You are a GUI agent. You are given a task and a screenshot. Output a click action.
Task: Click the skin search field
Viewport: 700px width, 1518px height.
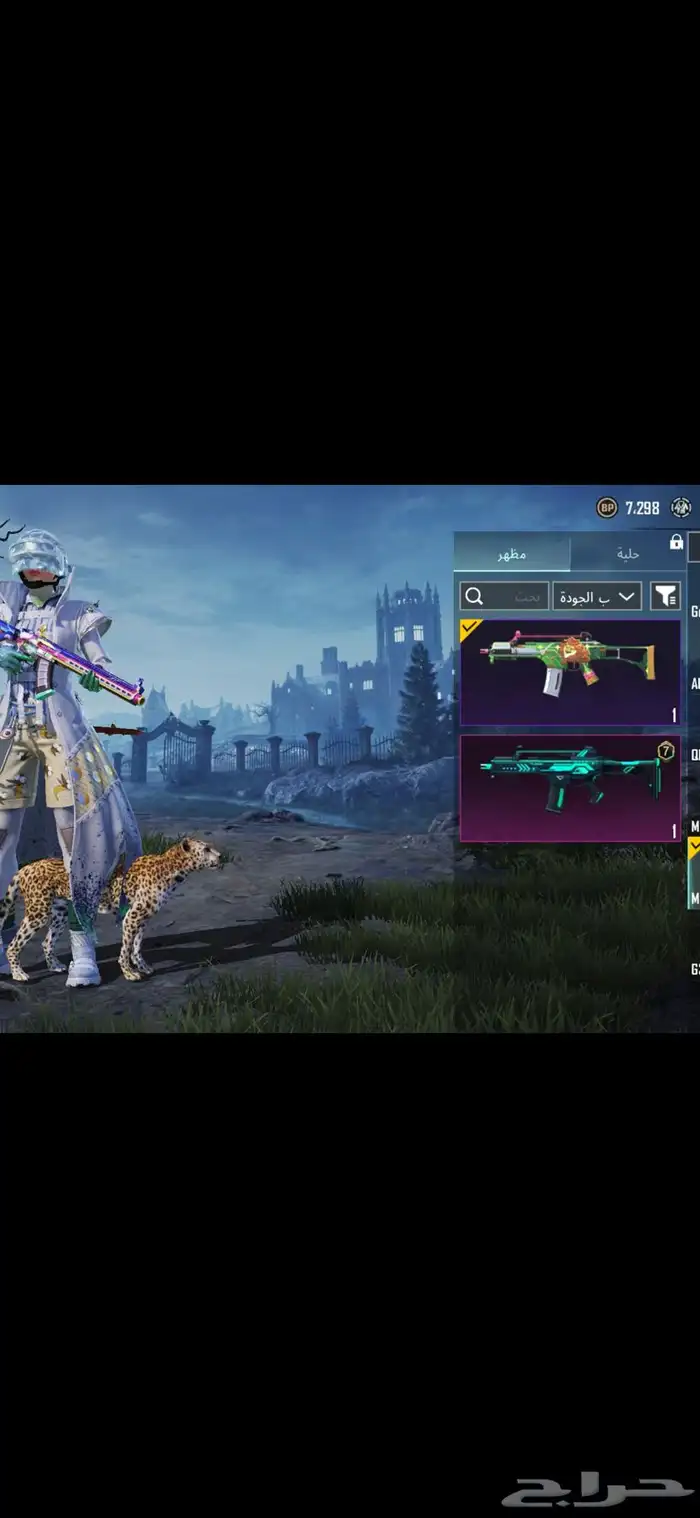(x=504, y=596)
